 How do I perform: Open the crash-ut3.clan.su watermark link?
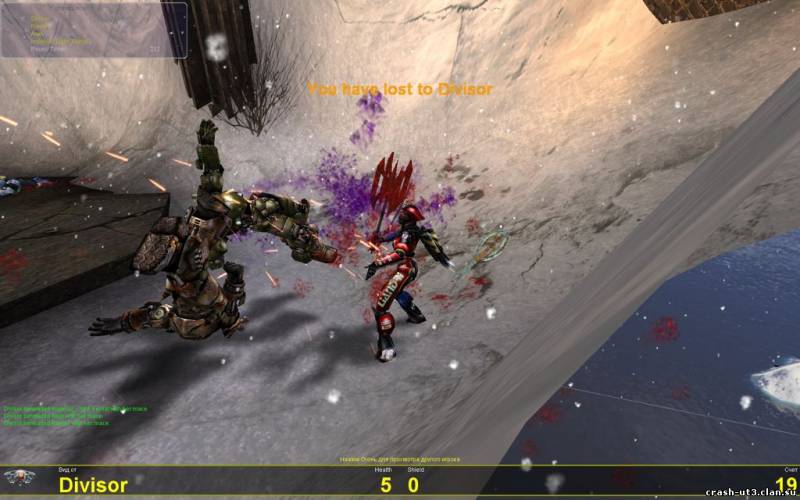point(750,492)
